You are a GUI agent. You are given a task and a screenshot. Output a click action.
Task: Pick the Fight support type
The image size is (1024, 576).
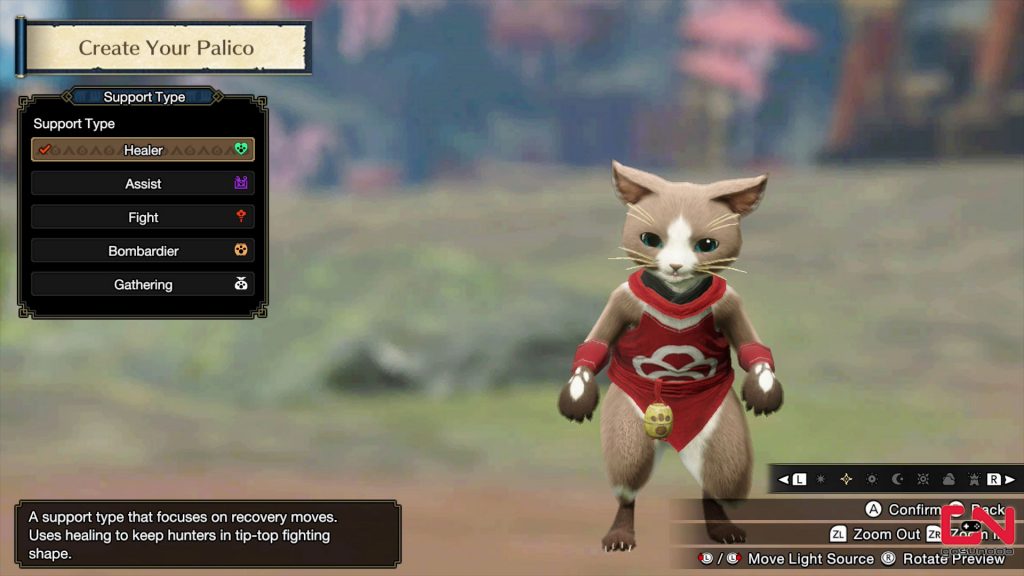tap(143, 217)
